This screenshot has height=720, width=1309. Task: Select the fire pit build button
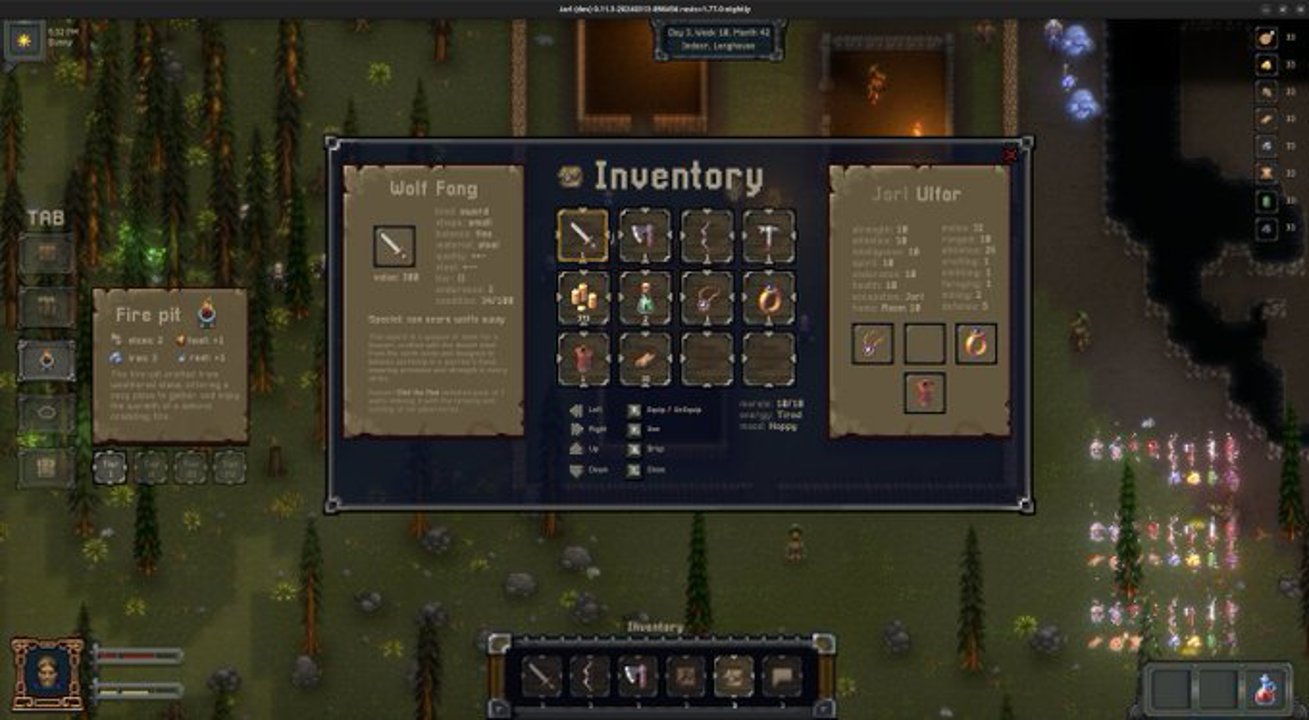point(46,361)
